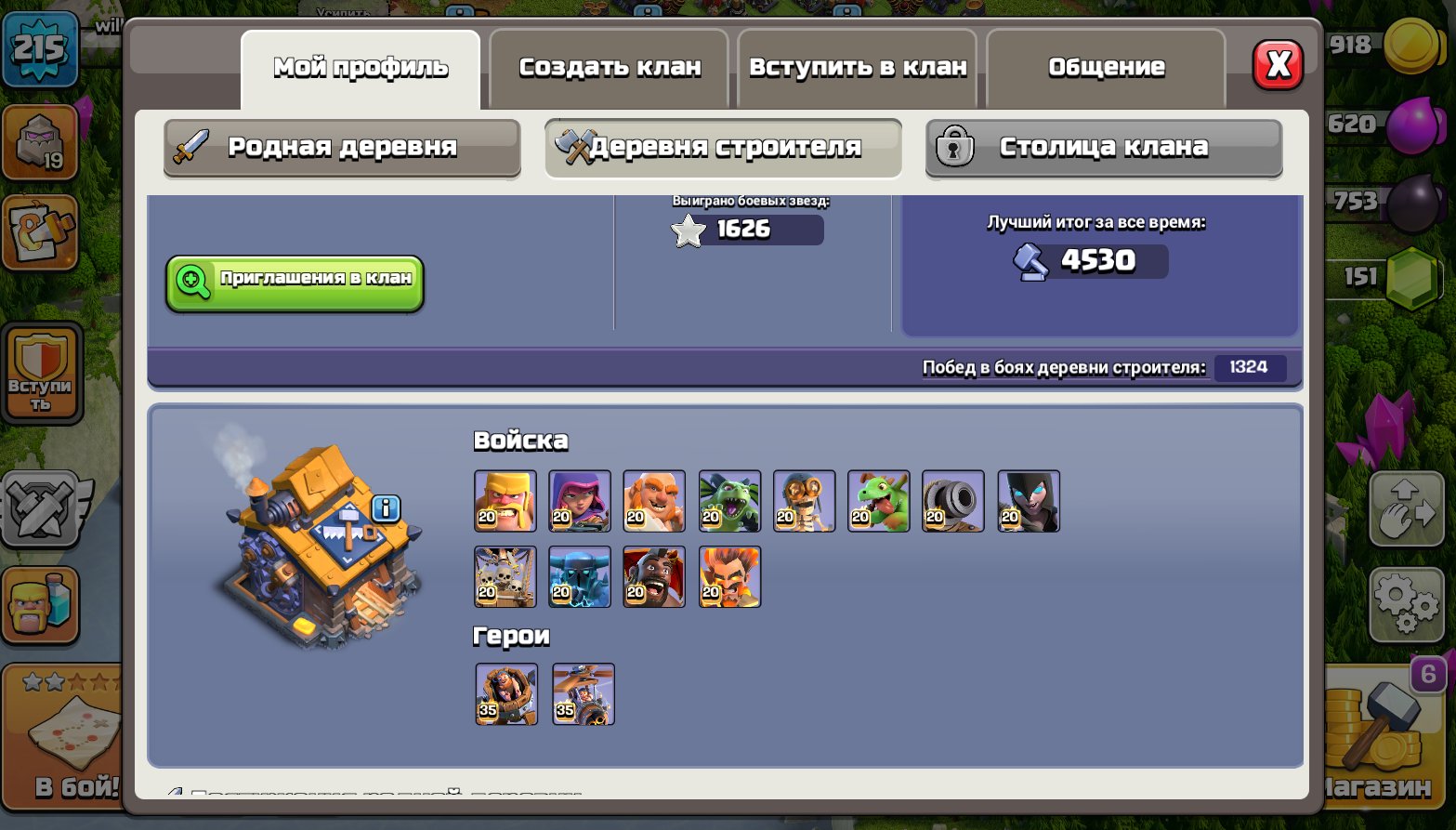Select the Night Witch troop icon
1456x830 pixels.
click(1028, 500)
